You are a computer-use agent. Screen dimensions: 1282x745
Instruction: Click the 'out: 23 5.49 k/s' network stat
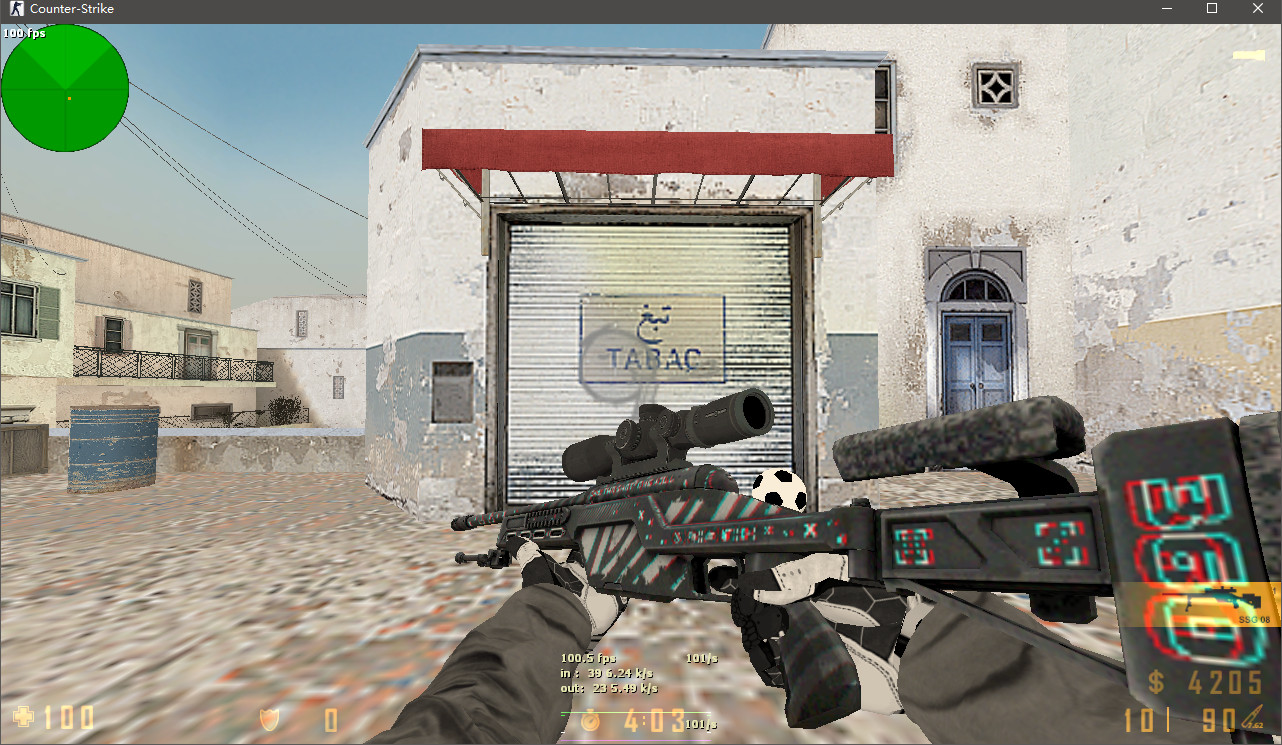click(607, 687)
